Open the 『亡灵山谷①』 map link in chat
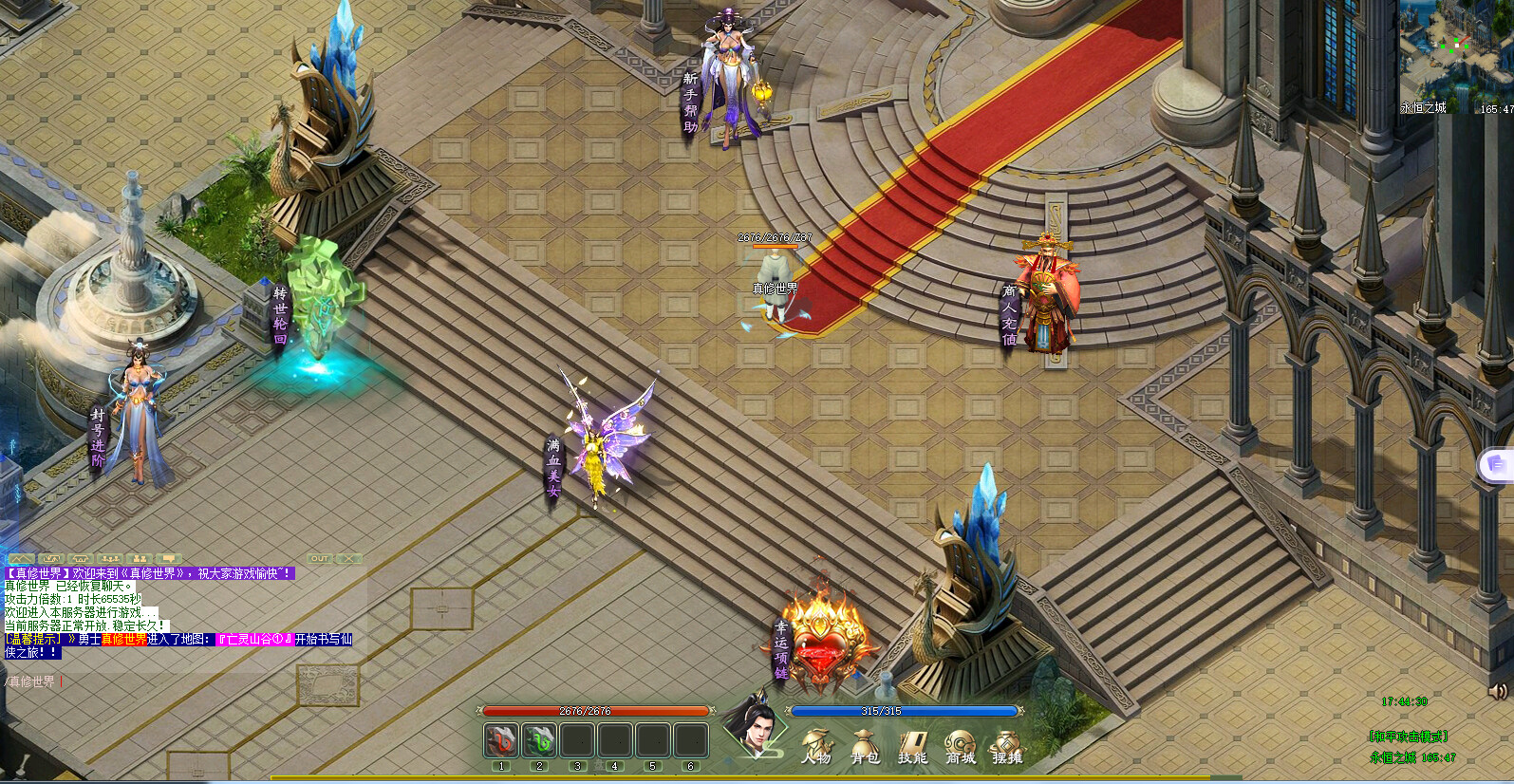Image resolution: width=1514 pixels, height=784 pixels. pyautogui.click(x=253, y=640)
